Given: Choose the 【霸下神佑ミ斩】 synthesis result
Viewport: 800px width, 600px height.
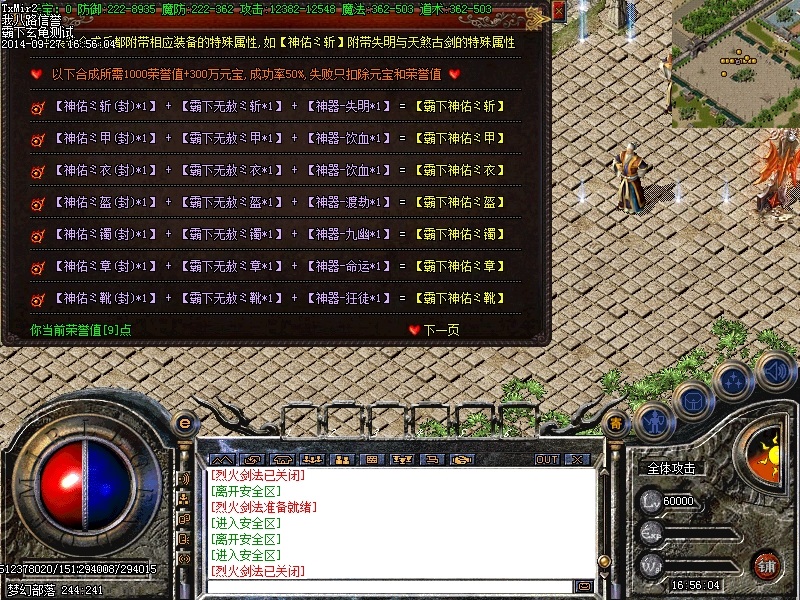Looking at the screenshot, I should point(461,106).
